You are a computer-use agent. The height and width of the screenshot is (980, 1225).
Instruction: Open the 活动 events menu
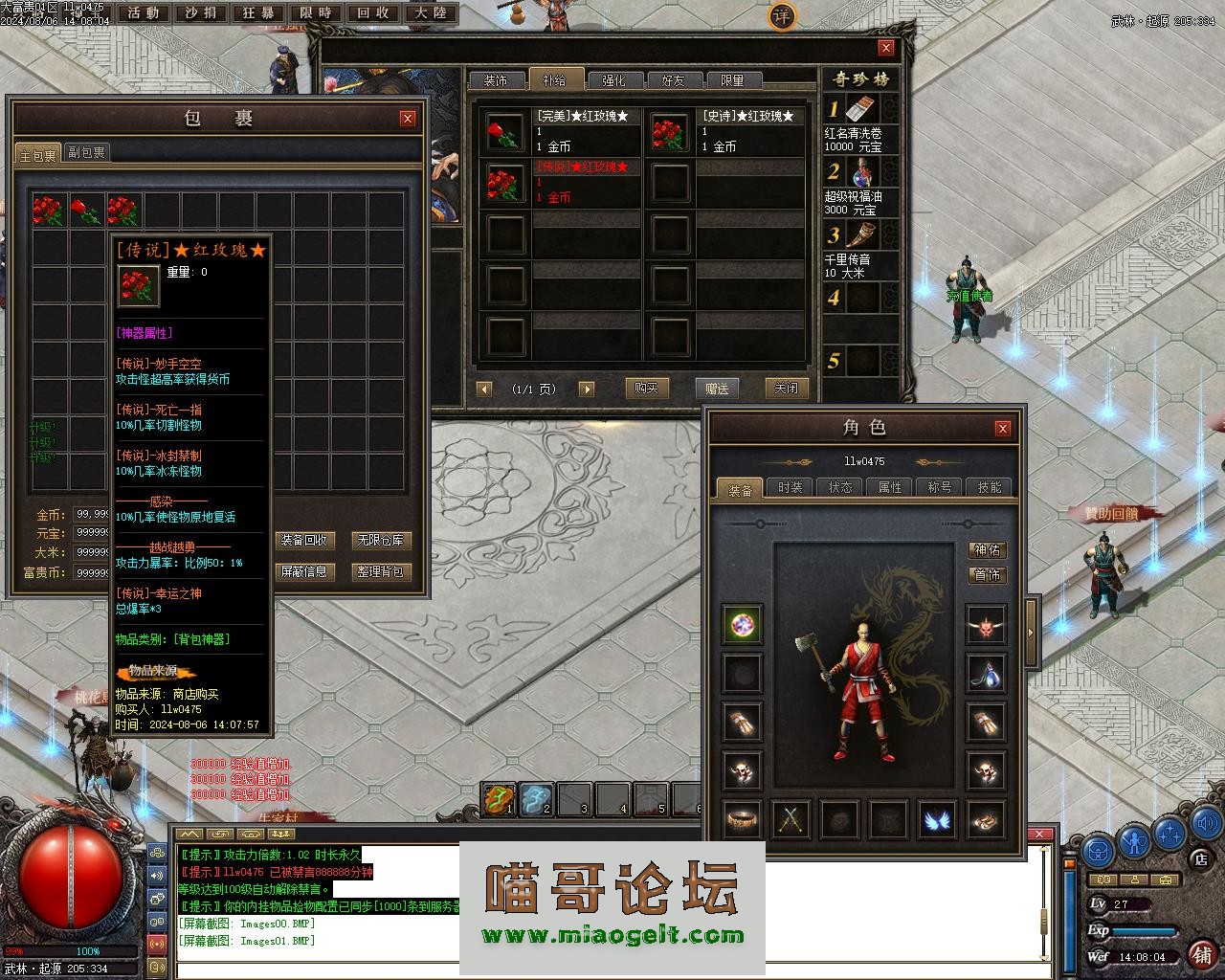(x=144, y=13)
